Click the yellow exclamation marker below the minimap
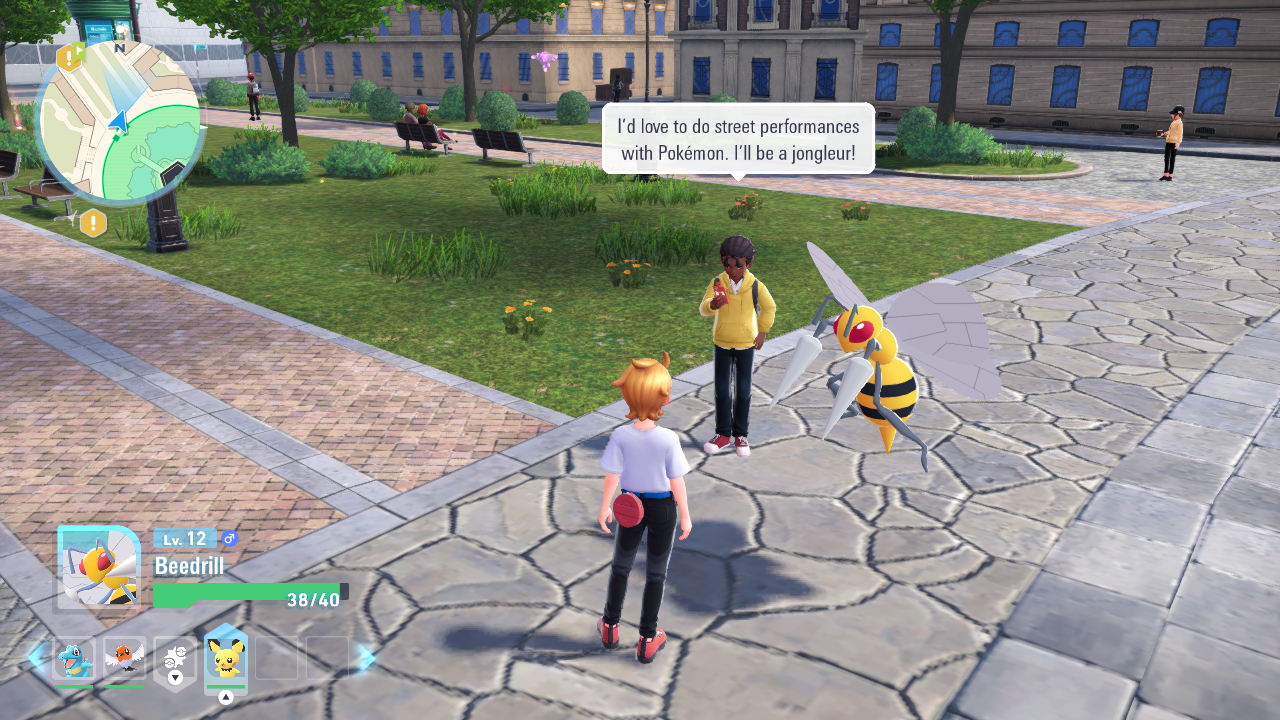The width and height of the screenshot is (1280, 720). pos(93,223)
